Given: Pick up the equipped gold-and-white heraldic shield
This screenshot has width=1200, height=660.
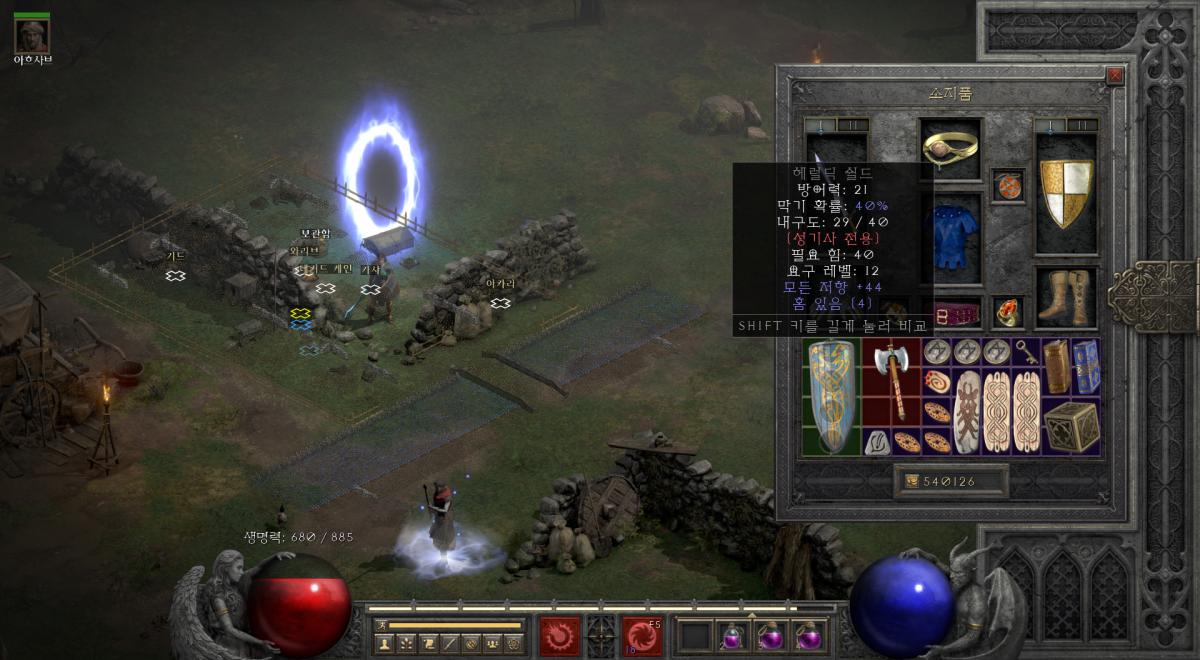Looking at the screenshot, I should coord(1066,191).
